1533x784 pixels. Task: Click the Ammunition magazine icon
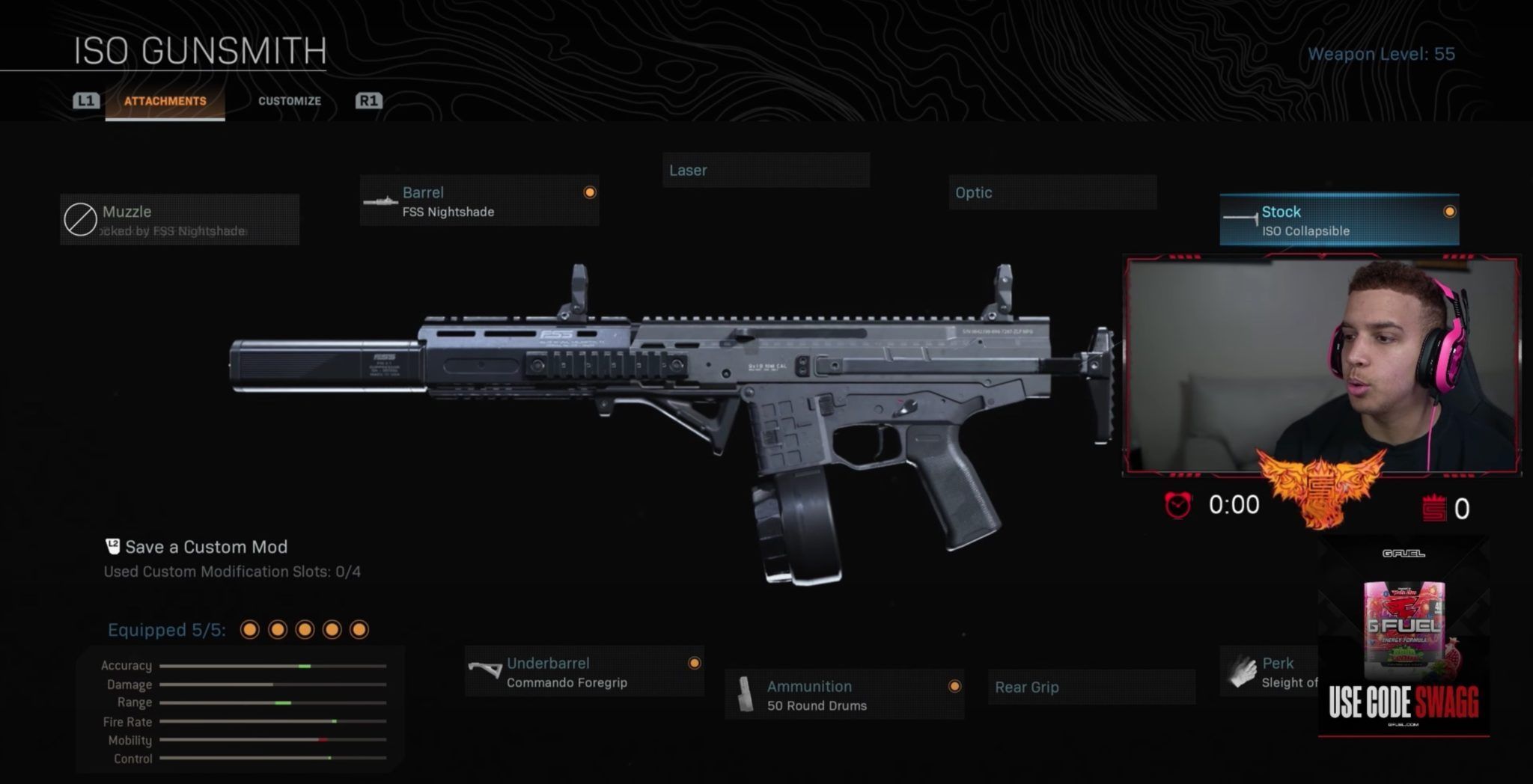pos(746,695)
